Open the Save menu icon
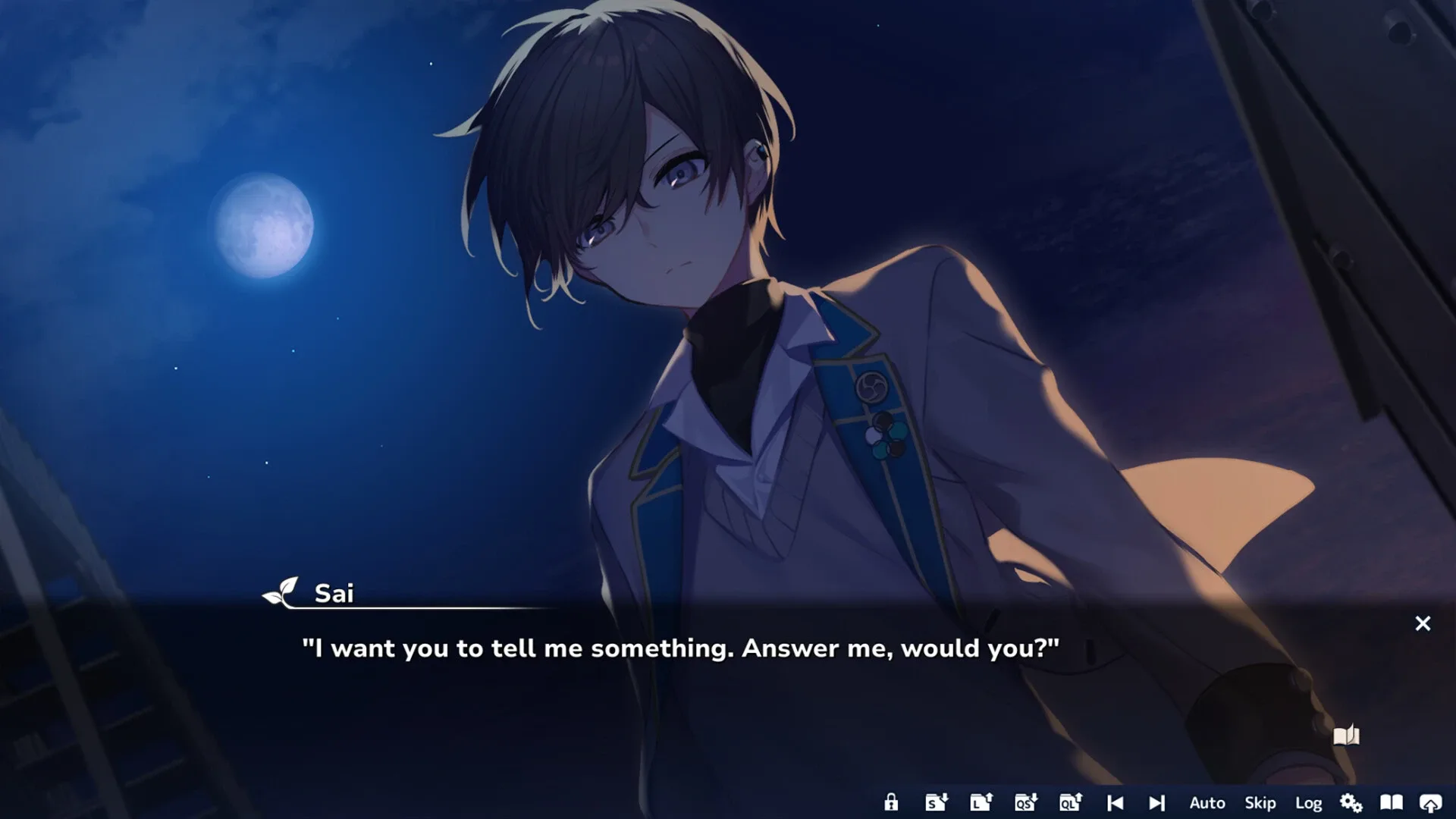The width and height of the screenshot is (1456, 819). coord(937,802)
